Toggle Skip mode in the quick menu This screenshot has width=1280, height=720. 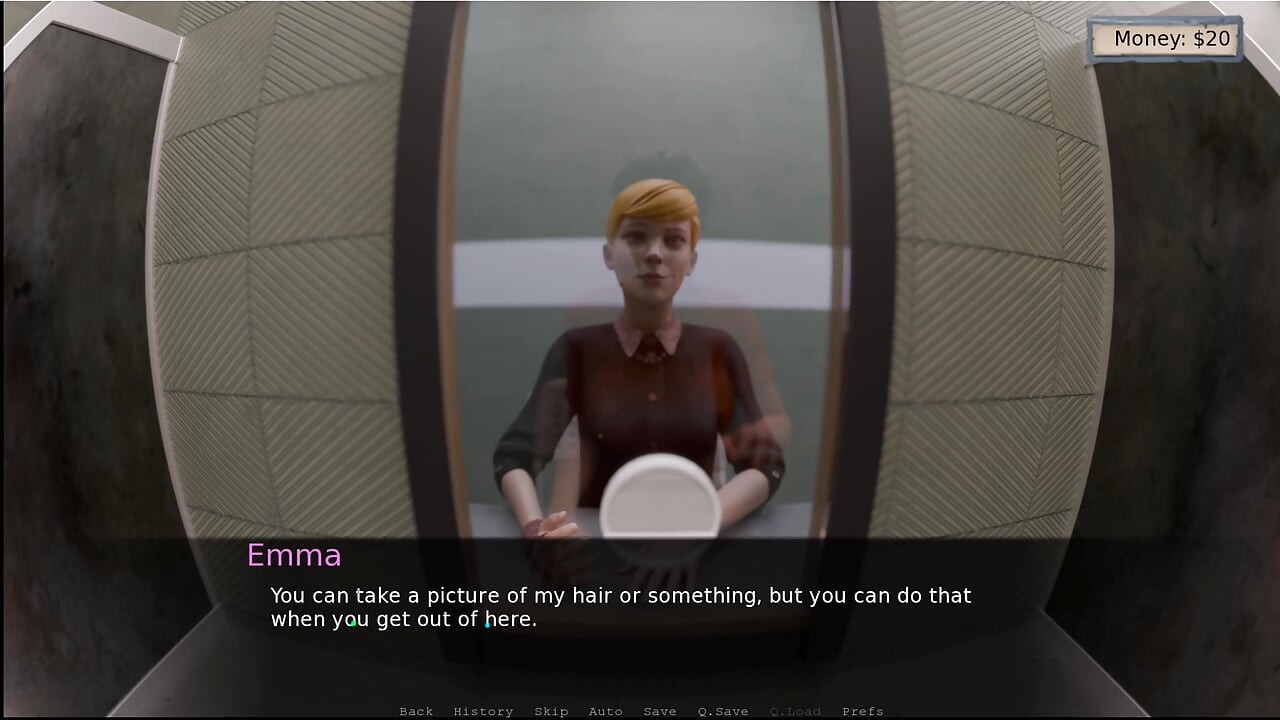[x=551, y=711]
